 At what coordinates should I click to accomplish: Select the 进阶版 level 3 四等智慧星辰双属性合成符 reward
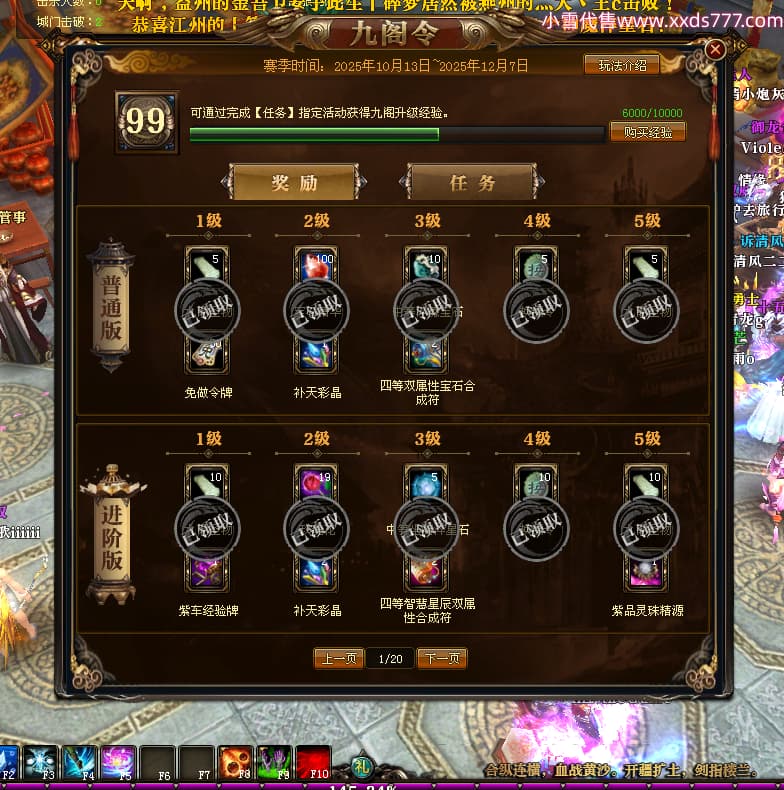click(427, 527)
